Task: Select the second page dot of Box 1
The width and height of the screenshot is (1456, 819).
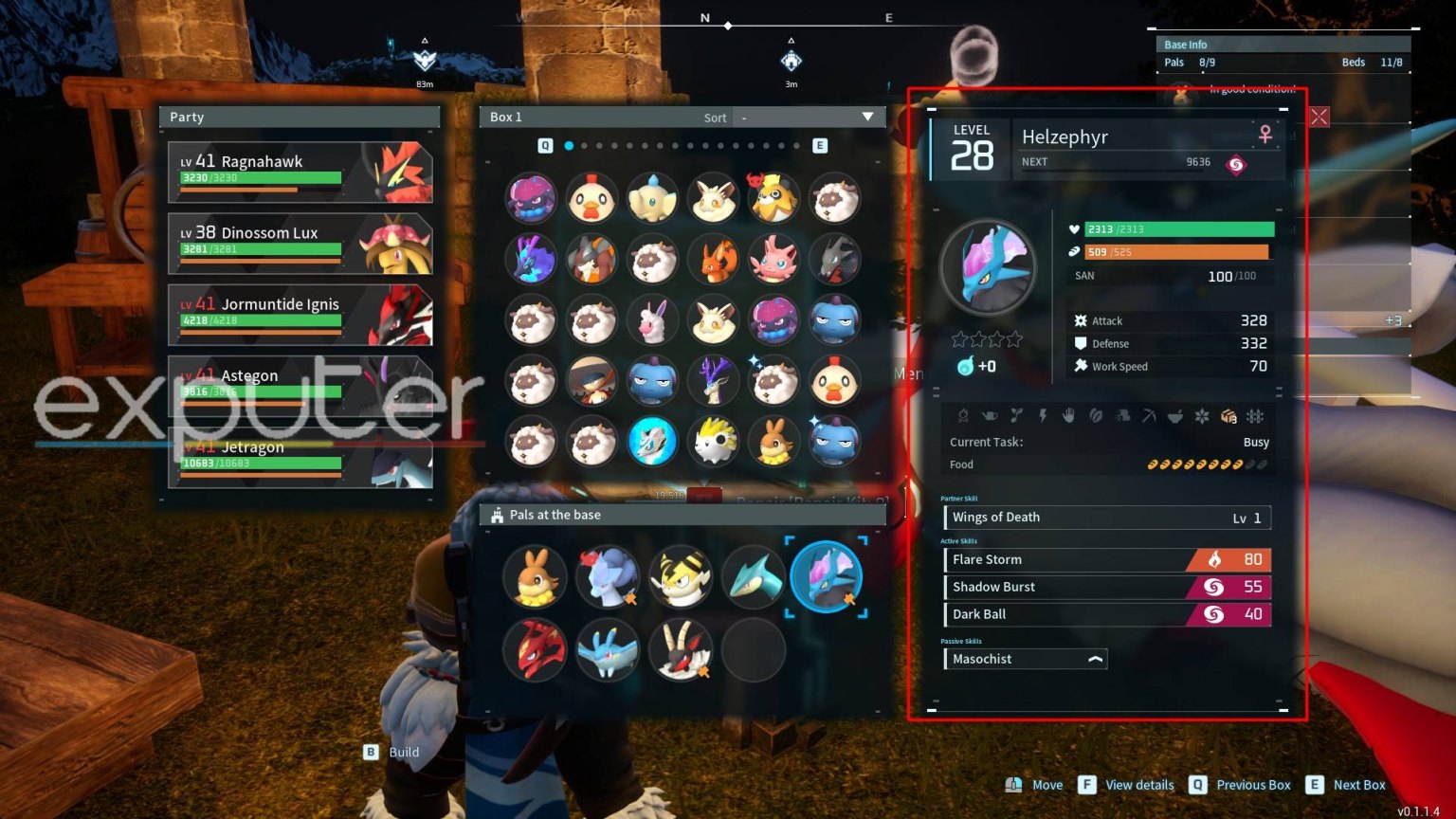Action: pyautogui.click(x=583, y=146)
